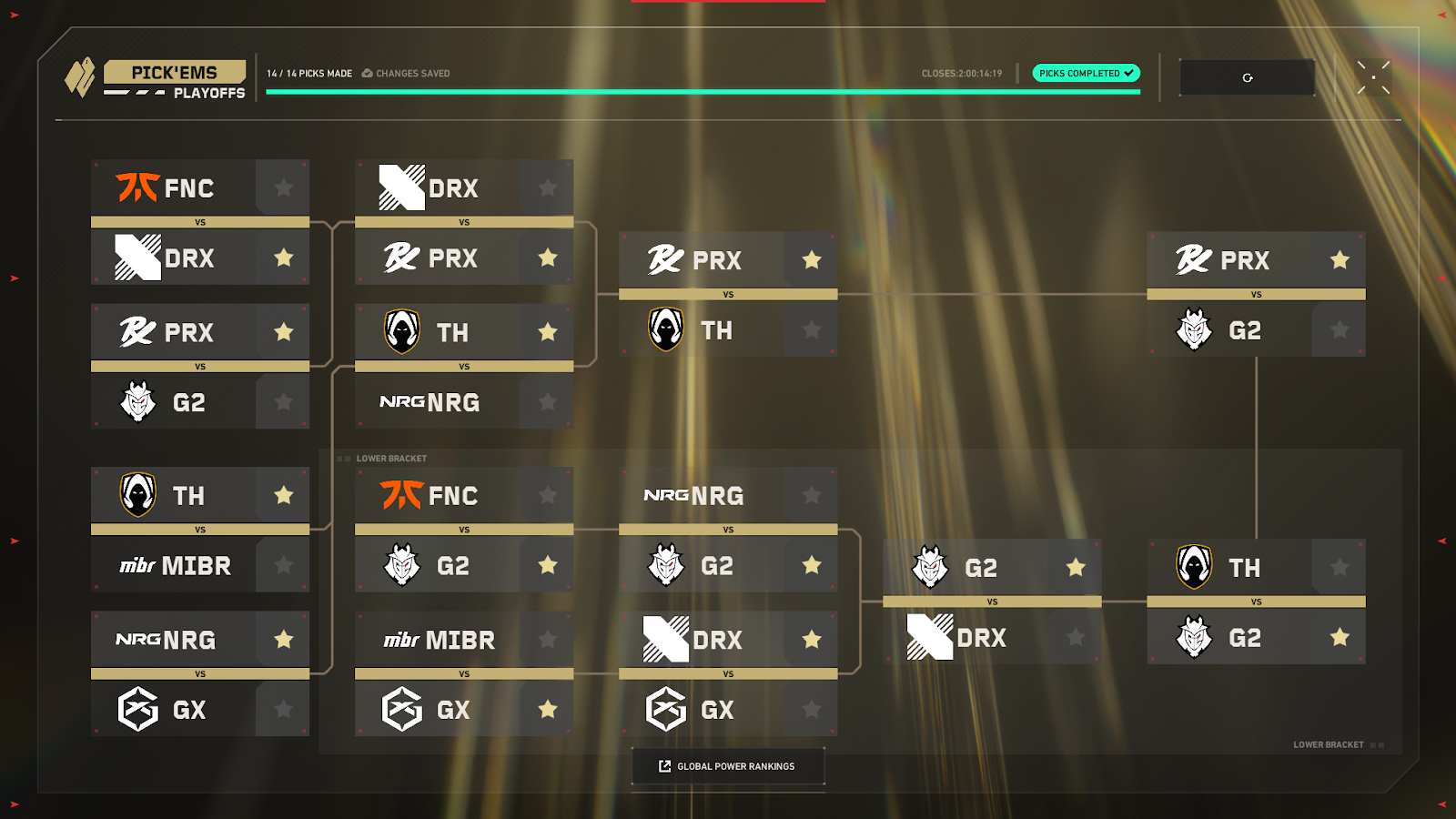This screenshot has height=819, width=1456.
Task: Click the PICKS COMPLETED badge
Action: point(1085,73)
